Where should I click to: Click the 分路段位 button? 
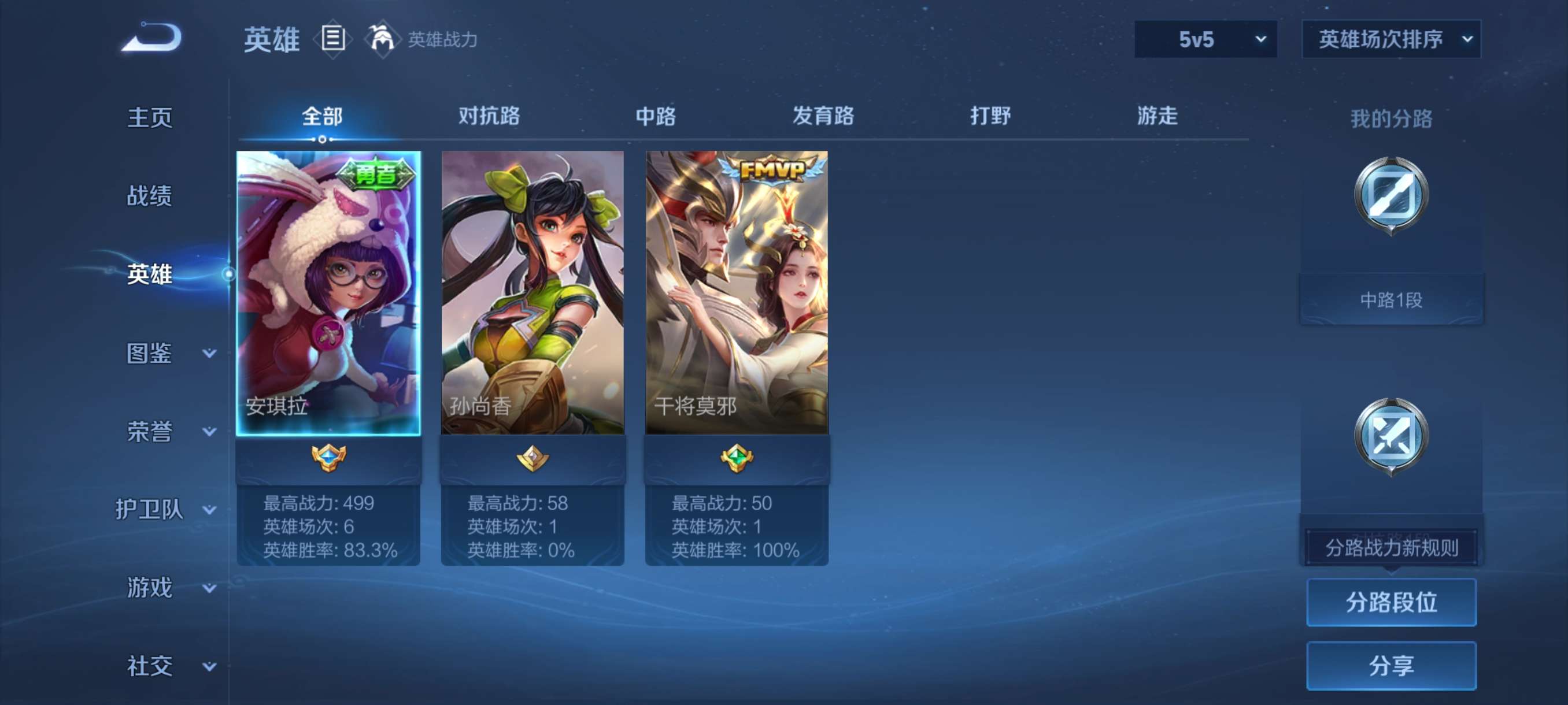point(1392,603)
